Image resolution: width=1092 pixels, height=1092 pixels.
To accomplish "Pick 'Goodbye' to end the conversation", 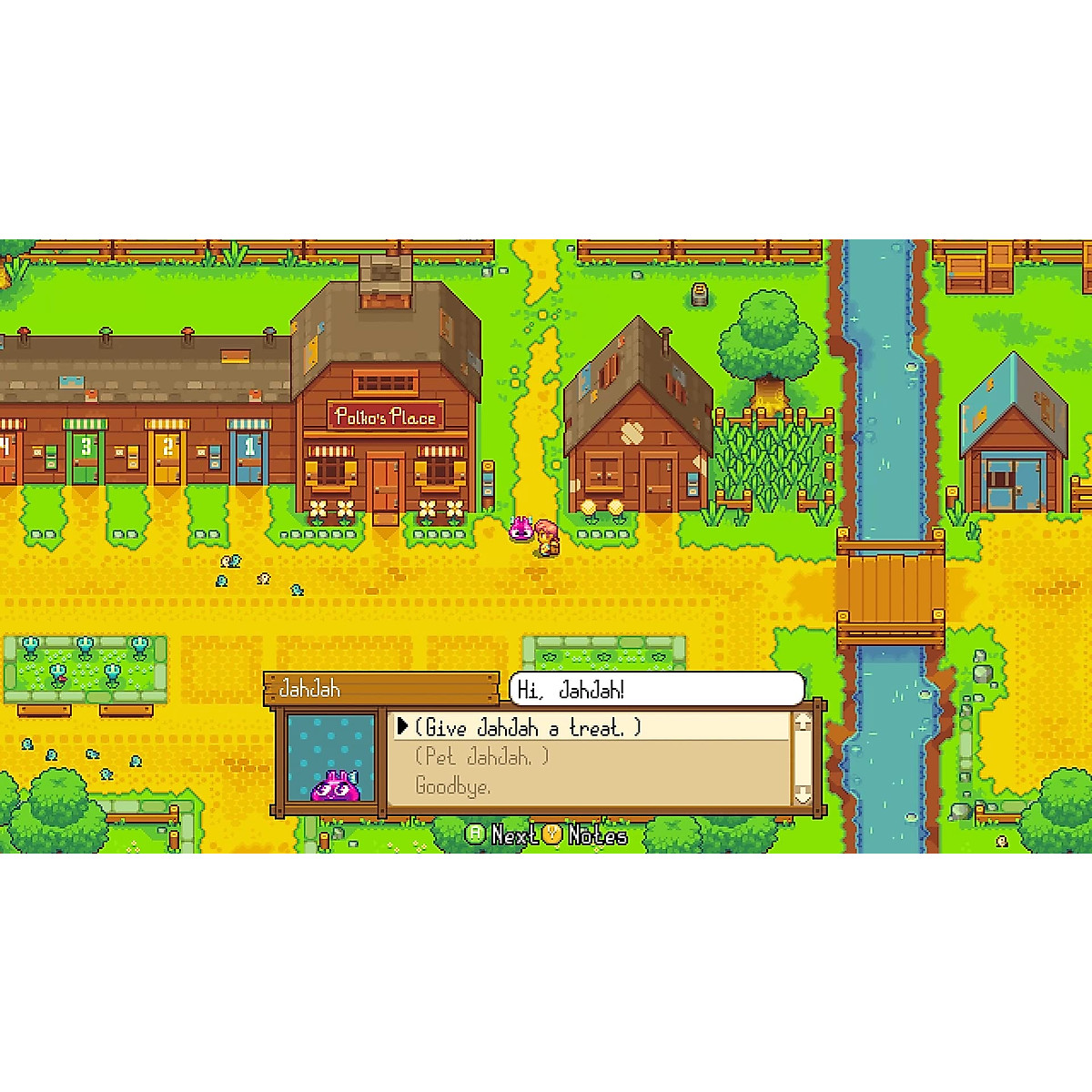I will (453, 786).
